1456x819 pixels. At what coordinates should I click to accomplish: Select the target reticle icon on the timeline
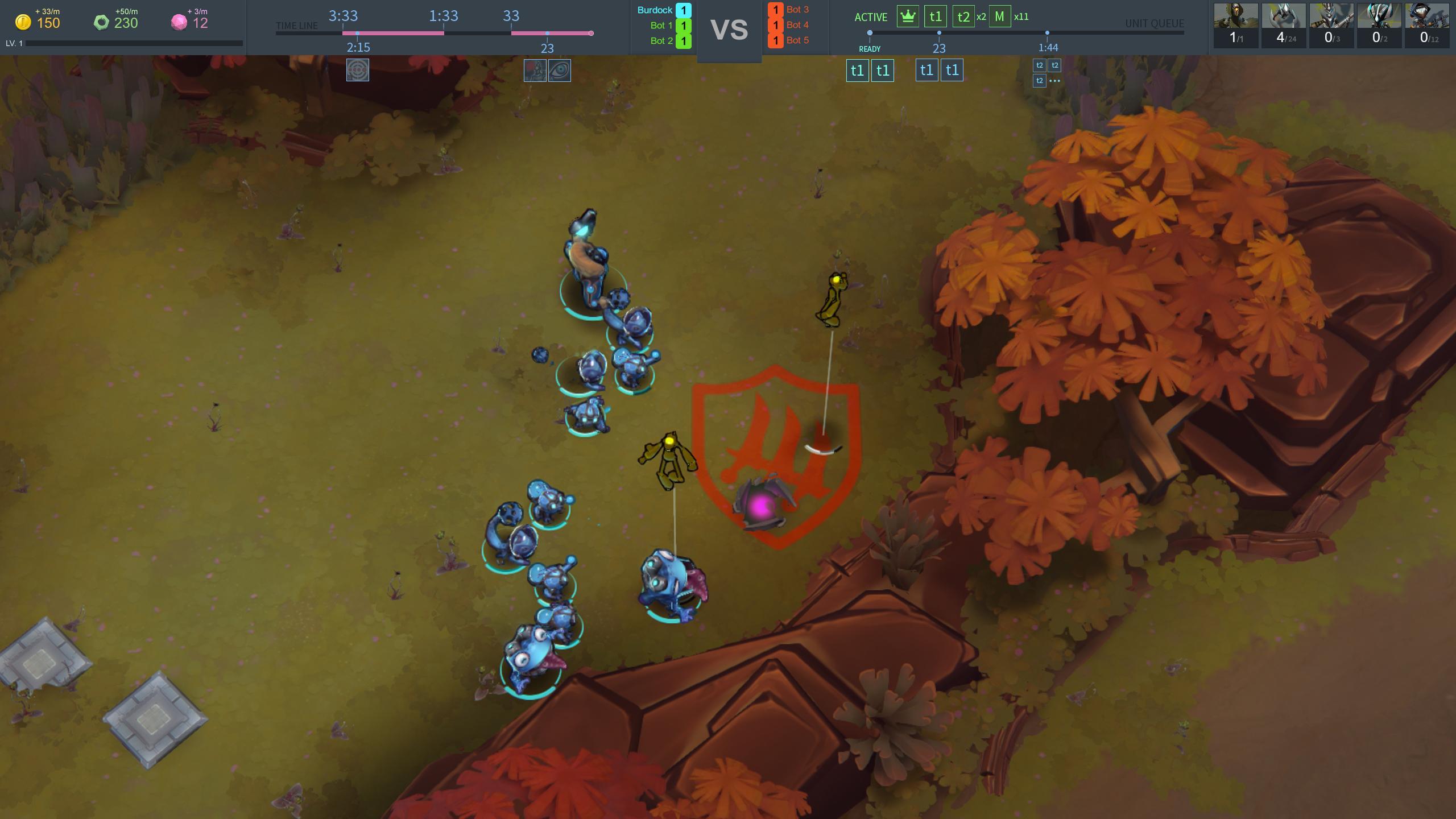tap(358, 70)
